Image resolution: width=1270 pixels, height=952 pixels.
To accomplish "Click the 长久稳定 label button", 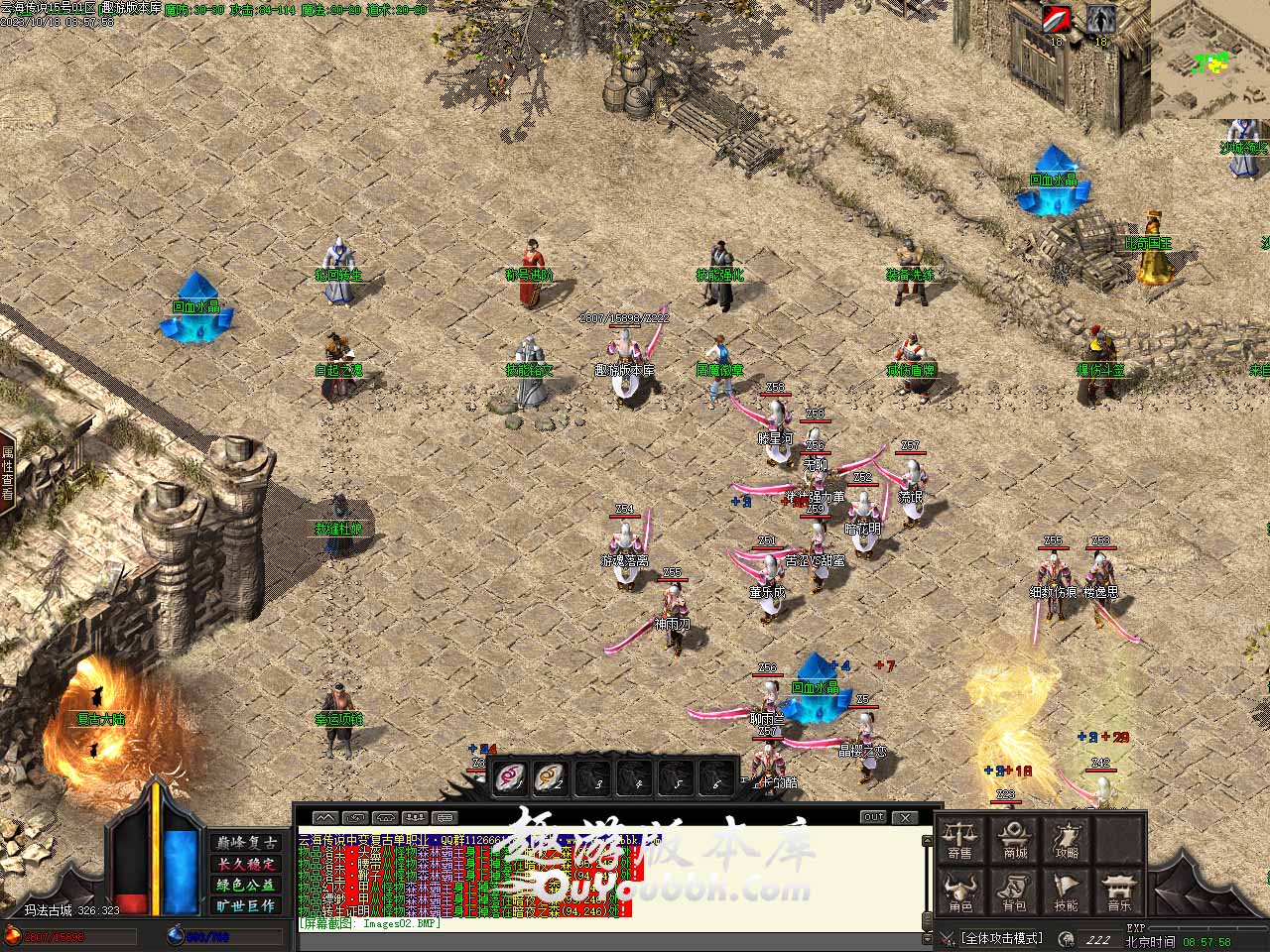I will click(x=246, y=864).
